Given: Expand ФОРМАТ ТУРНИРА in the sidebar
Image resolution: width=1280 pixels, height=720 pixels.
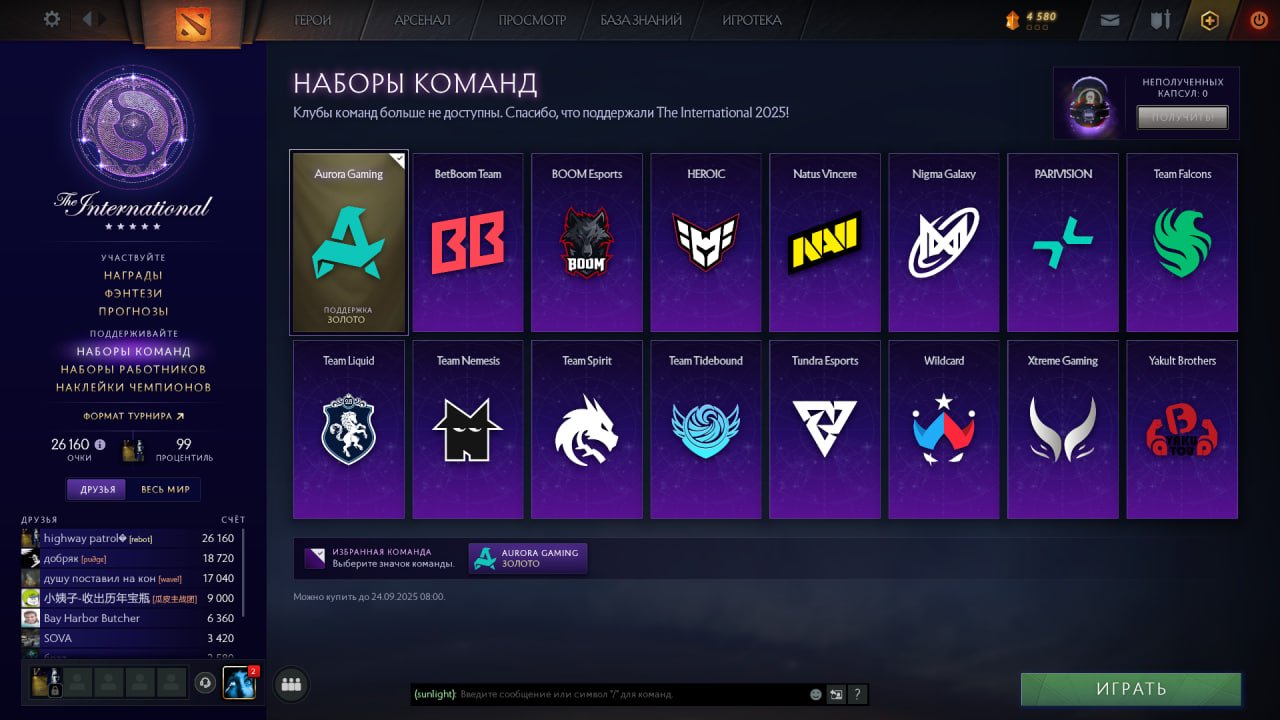Looking at the screenshot, I should point(131,415).
